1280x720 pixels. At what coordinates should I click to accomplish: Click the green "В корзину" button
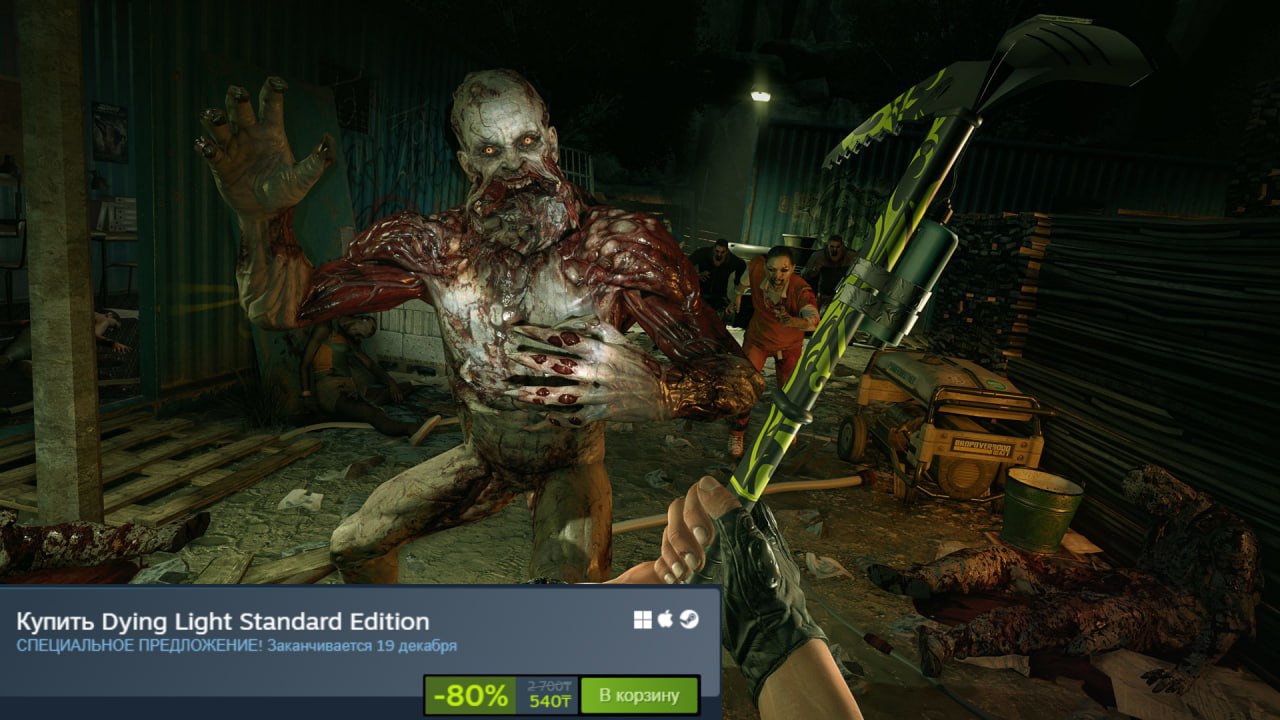(x=638, y=694)
